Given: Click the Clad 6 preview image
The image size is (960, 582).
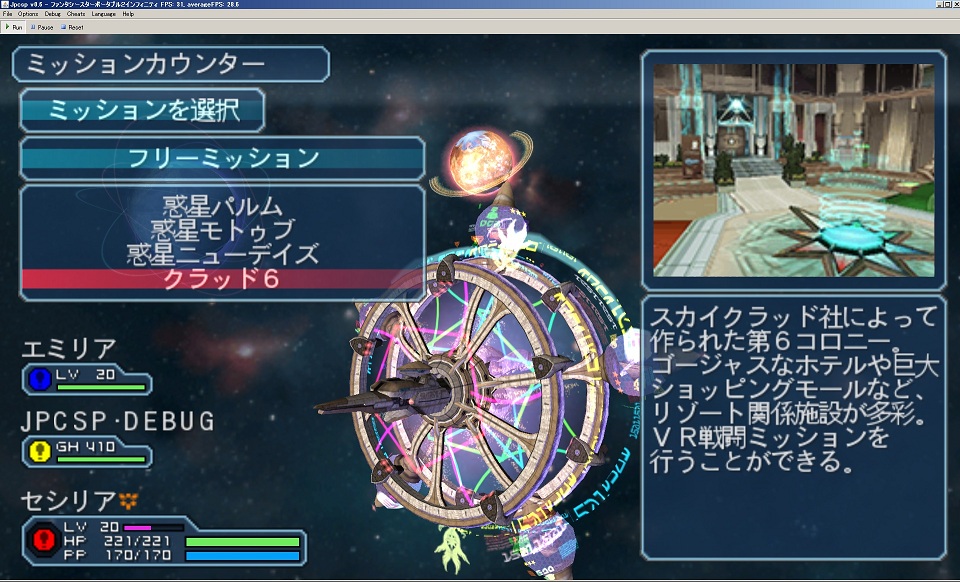Looking at the screenshot, I should 793,170.
